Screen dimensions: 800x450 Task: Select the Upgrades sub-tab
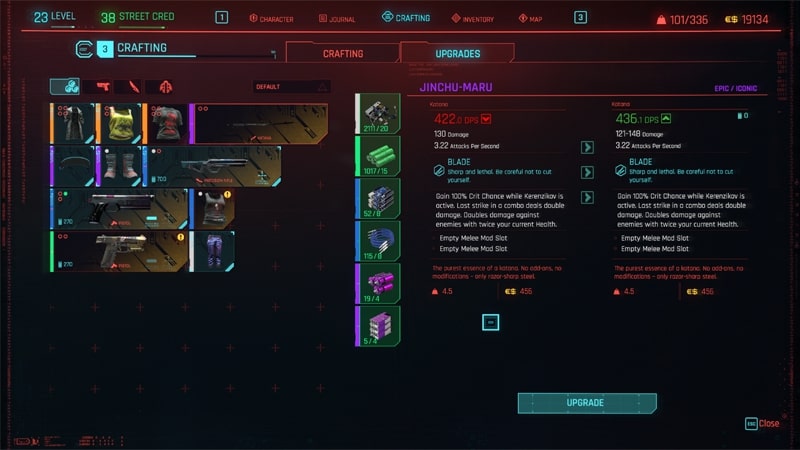[x=457, y=53]
